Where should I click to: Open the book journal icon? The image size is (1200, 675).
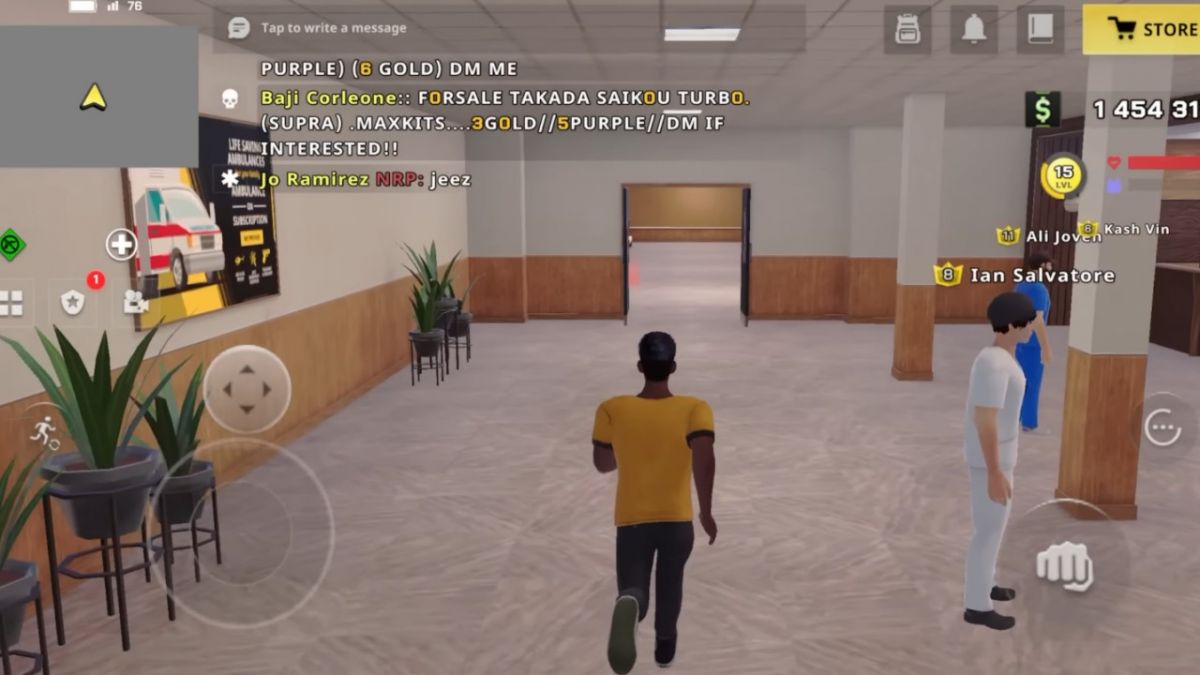click(x=1040, y=29)
